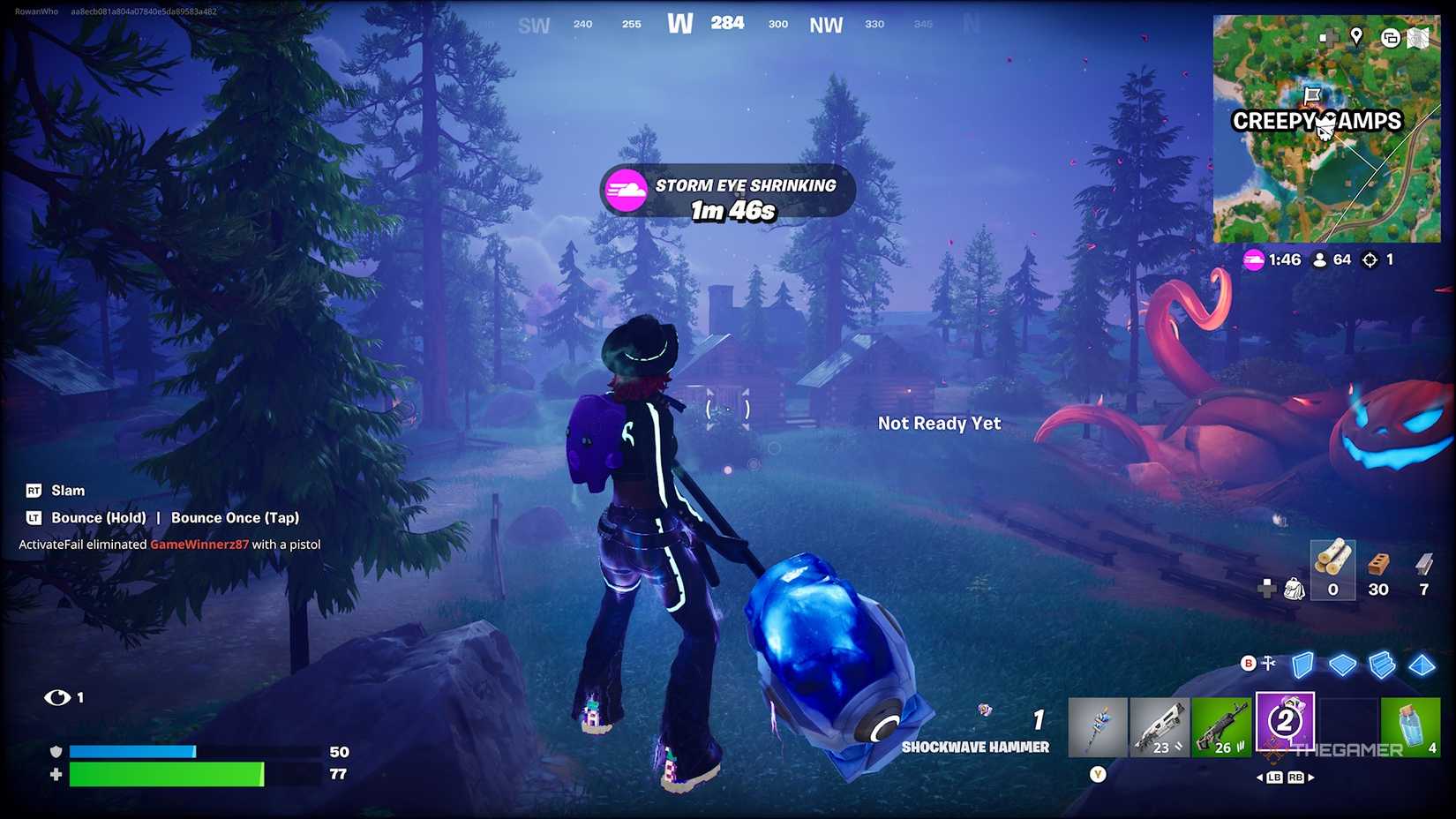Click the left arrow beside the LB prompt

coord(1260,778)
